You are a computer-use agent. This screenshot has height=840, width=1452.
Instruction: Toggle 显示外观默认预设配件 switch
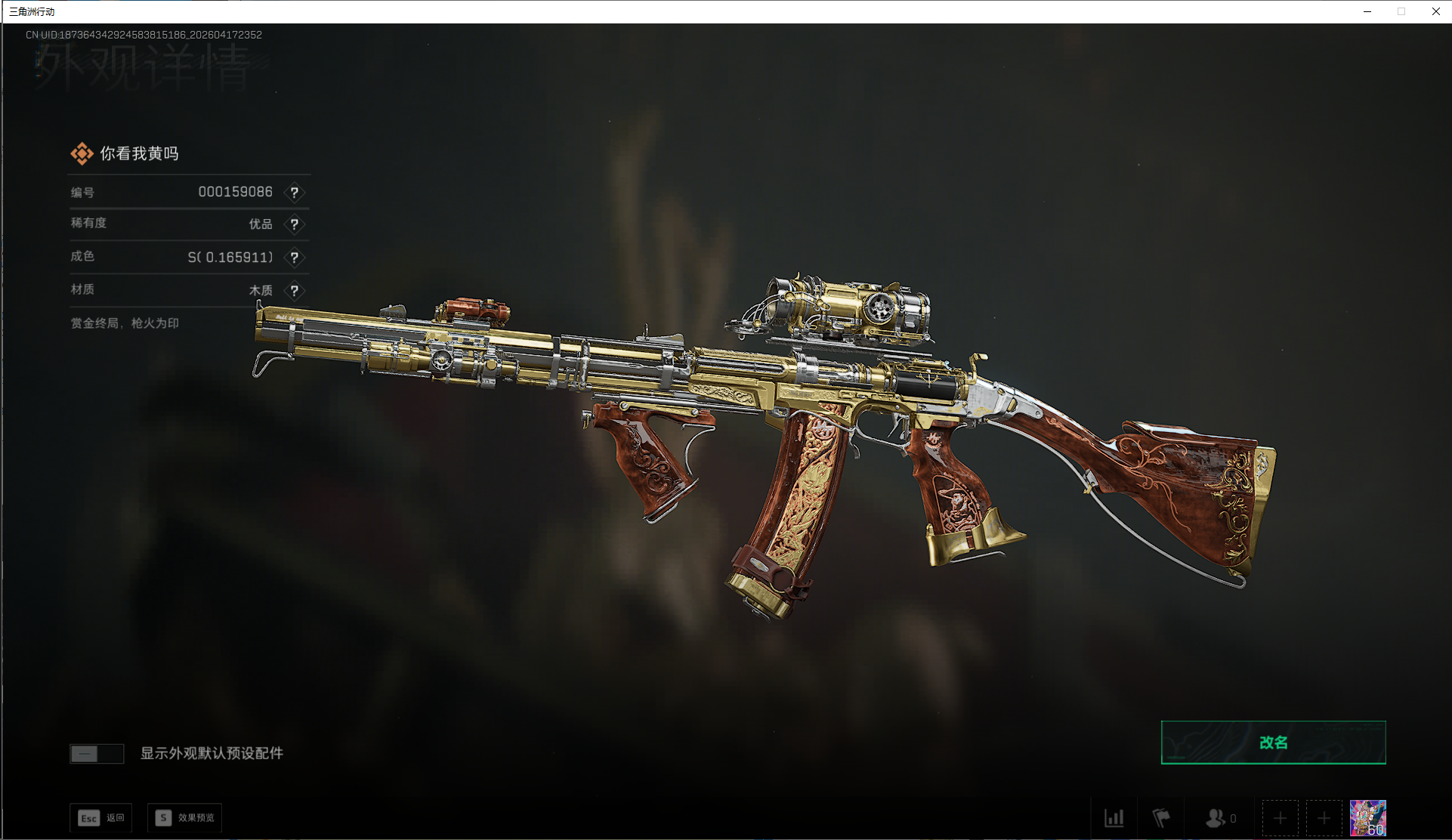pos(97,754)
